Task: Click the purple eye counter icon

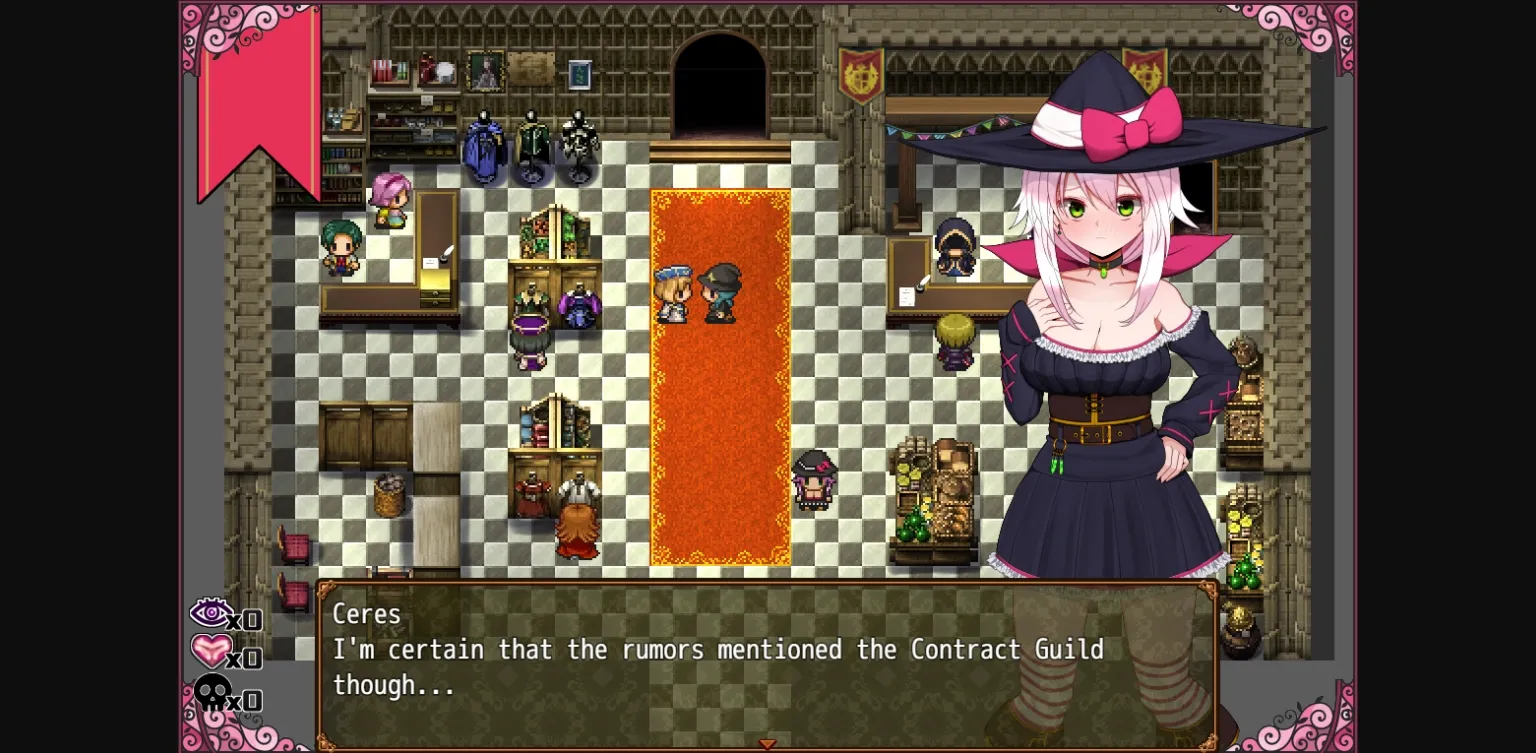Action: [x=213, y=613]
